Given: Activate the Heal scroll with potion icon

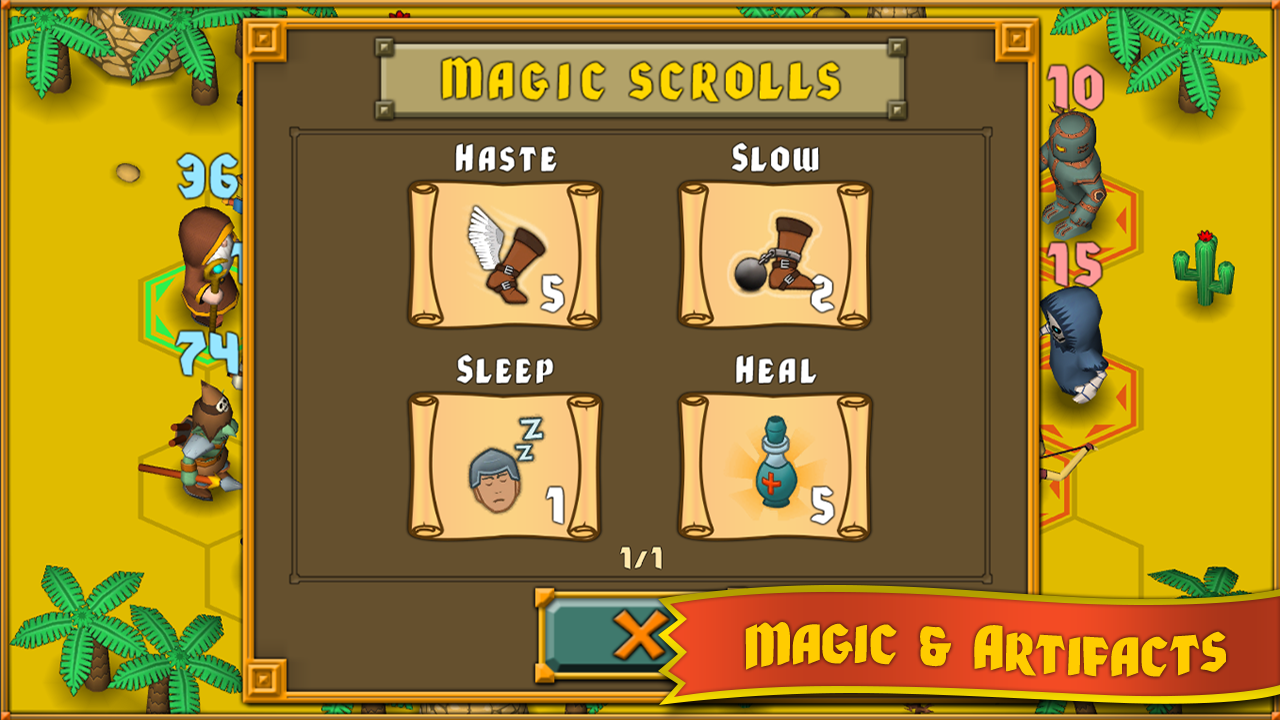Looking at the screenshot, I should click(x=775, y=465).
